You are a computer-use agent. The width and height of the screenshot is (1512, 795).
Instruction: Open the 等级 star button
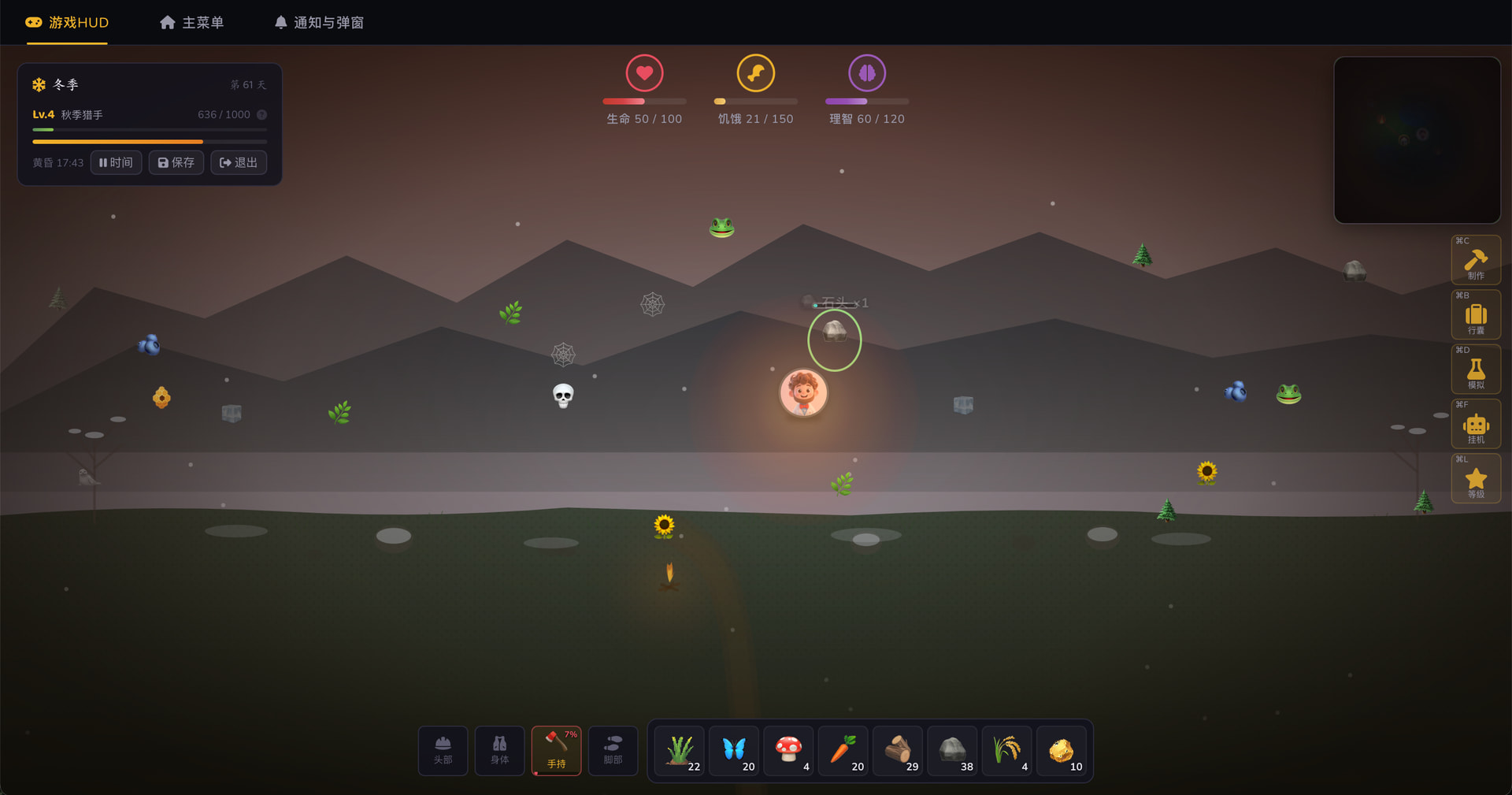[x=1475, y=479]
